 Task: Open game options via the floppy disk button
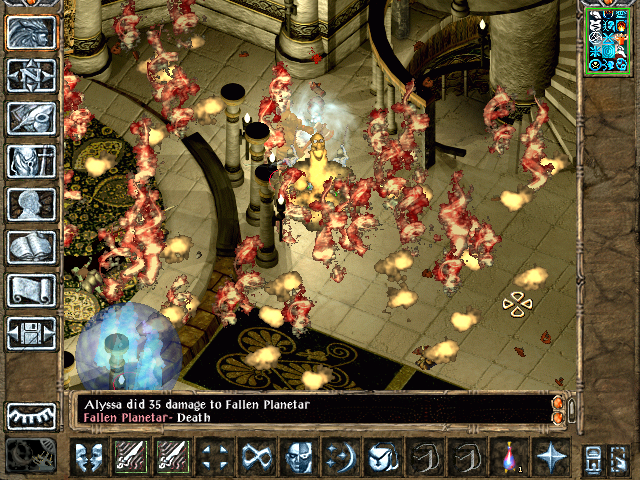coord(31,333)
